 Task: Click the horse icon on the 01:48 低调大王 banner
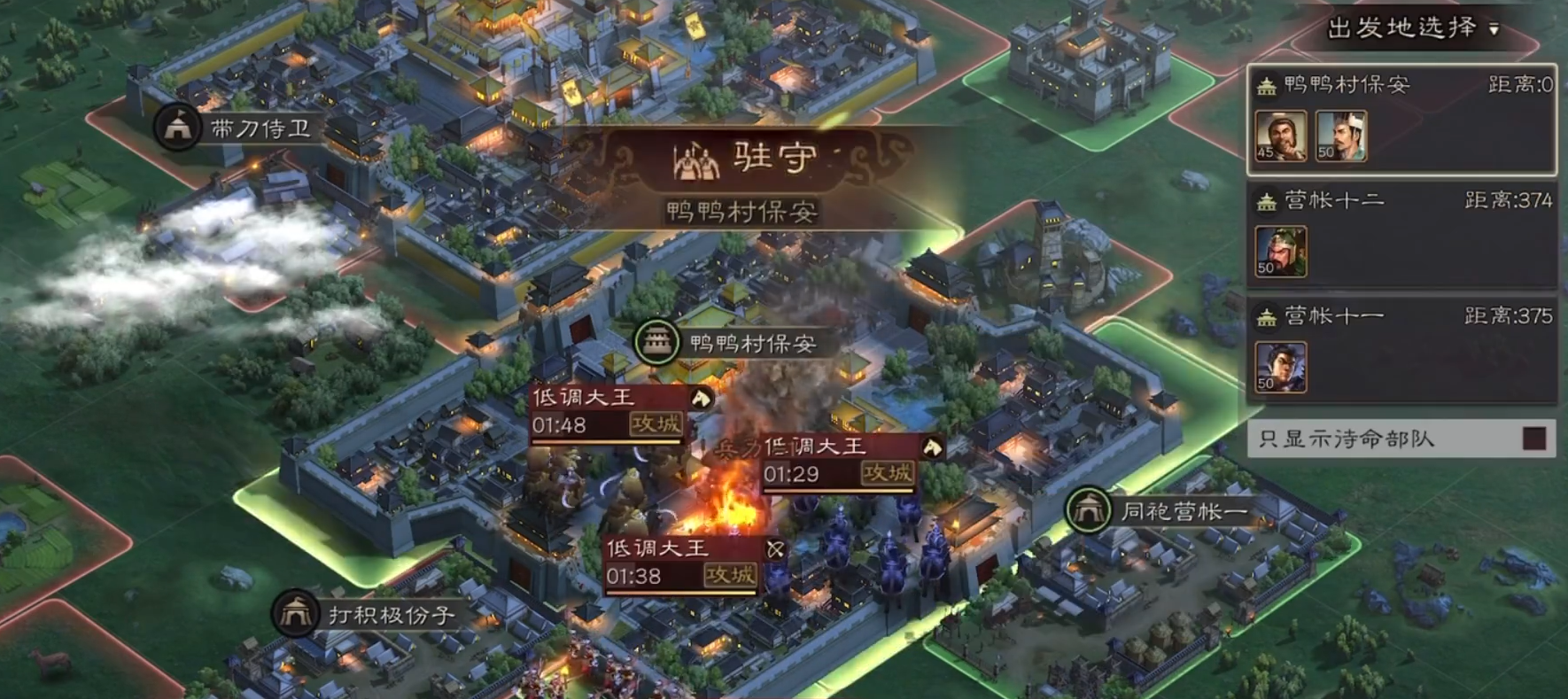(x=700, y=399)
